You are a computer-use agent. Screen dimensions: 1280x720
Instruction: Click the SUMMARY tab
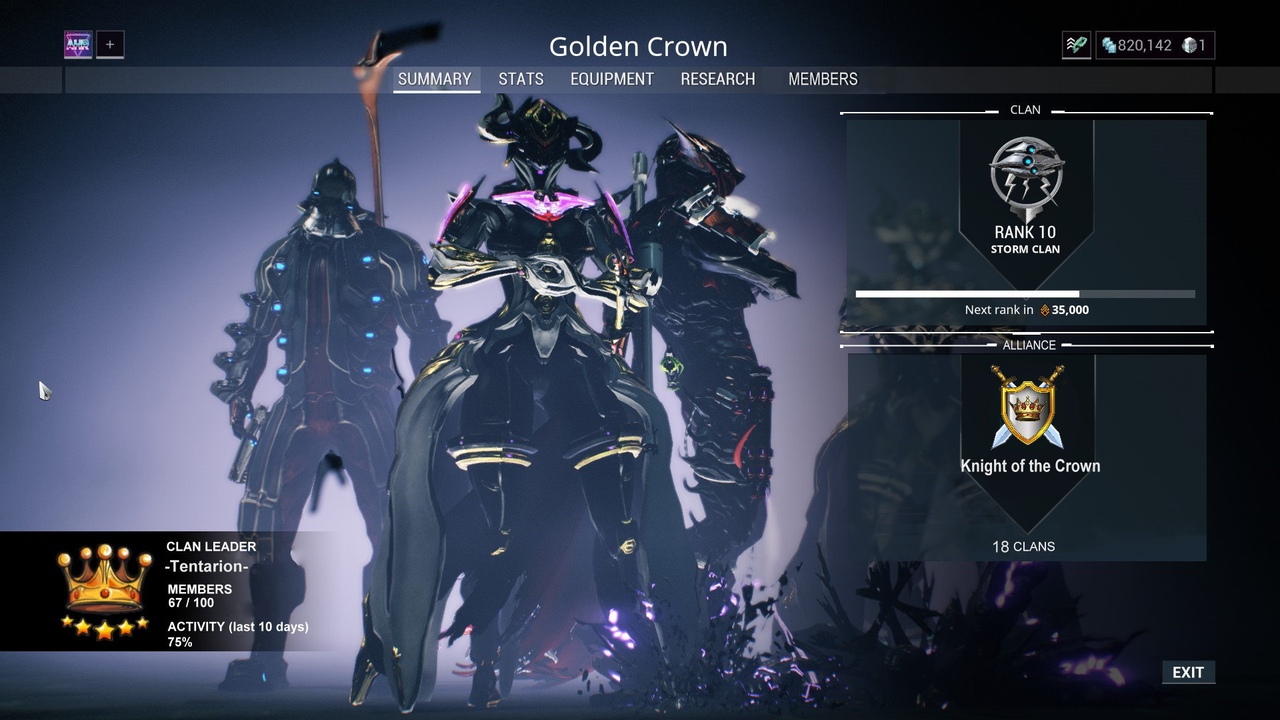coord(436,79)
